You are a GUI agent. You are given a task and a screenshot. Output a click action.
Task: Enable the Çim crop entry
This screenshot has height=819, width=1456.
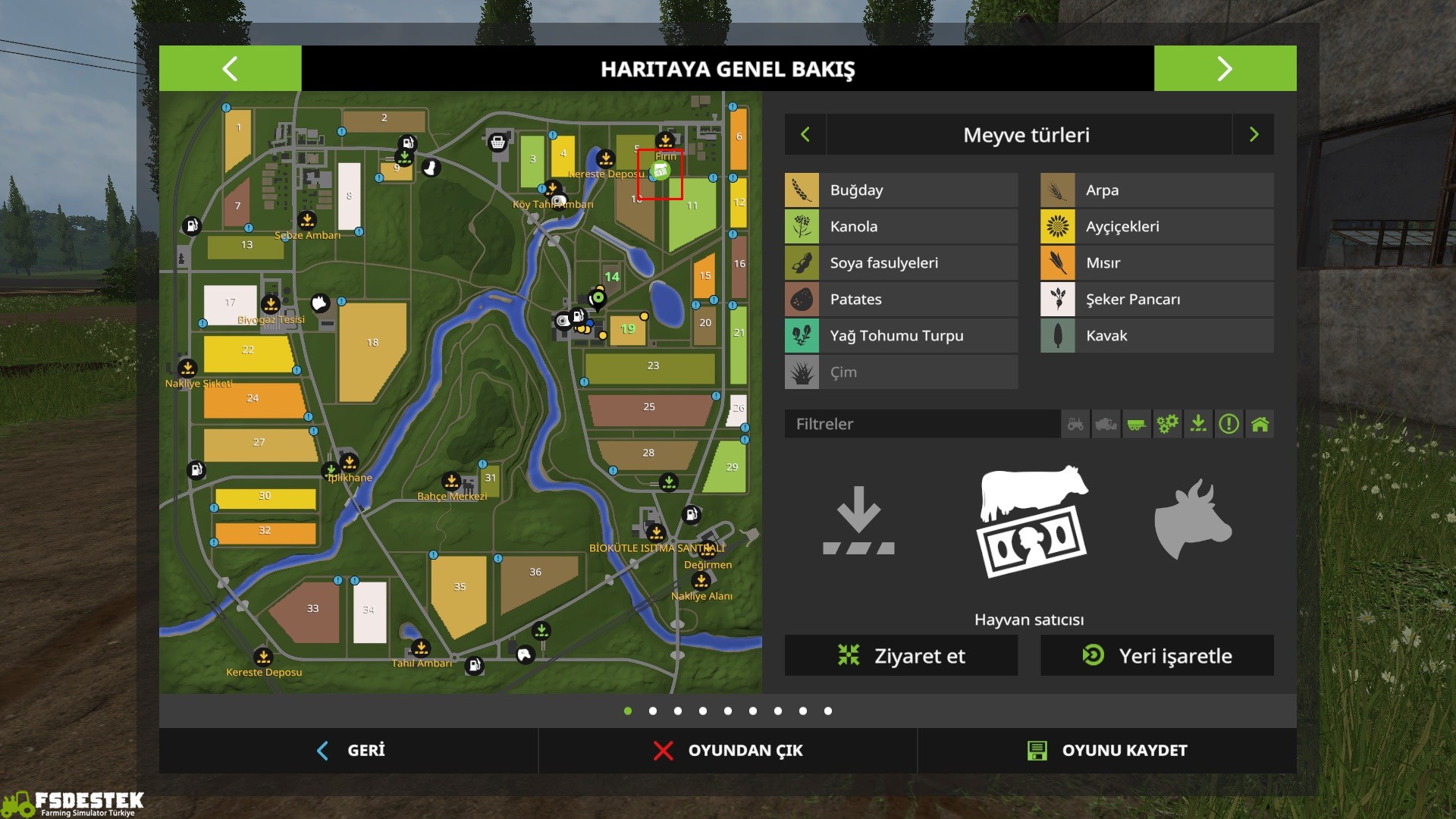coord(901,372)
